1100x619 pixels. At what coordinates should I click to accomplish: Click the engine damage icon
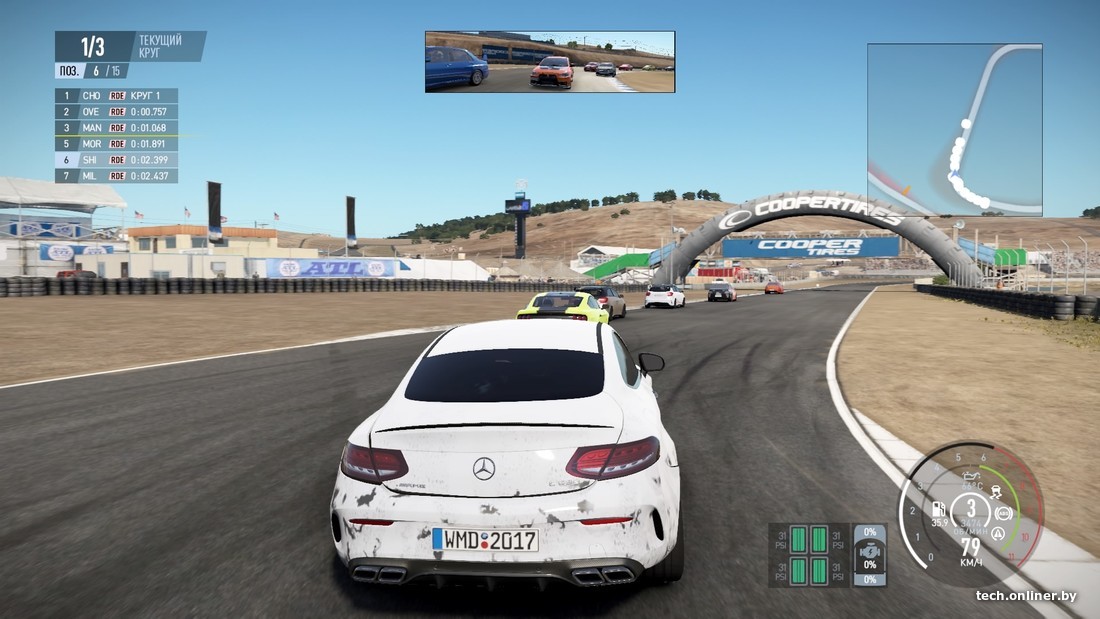point(870,553)
